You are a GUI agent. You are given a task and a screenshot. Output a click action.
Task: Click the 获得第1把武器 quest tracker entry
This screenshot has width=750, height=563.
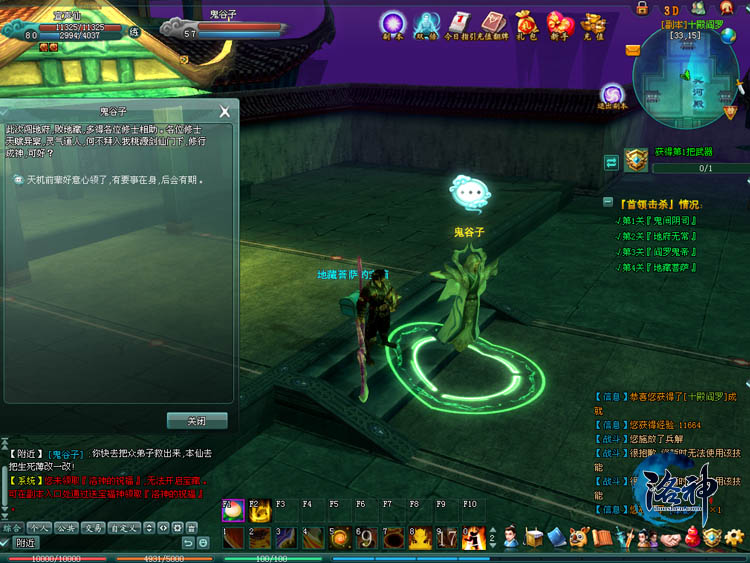tap(684, 152)
